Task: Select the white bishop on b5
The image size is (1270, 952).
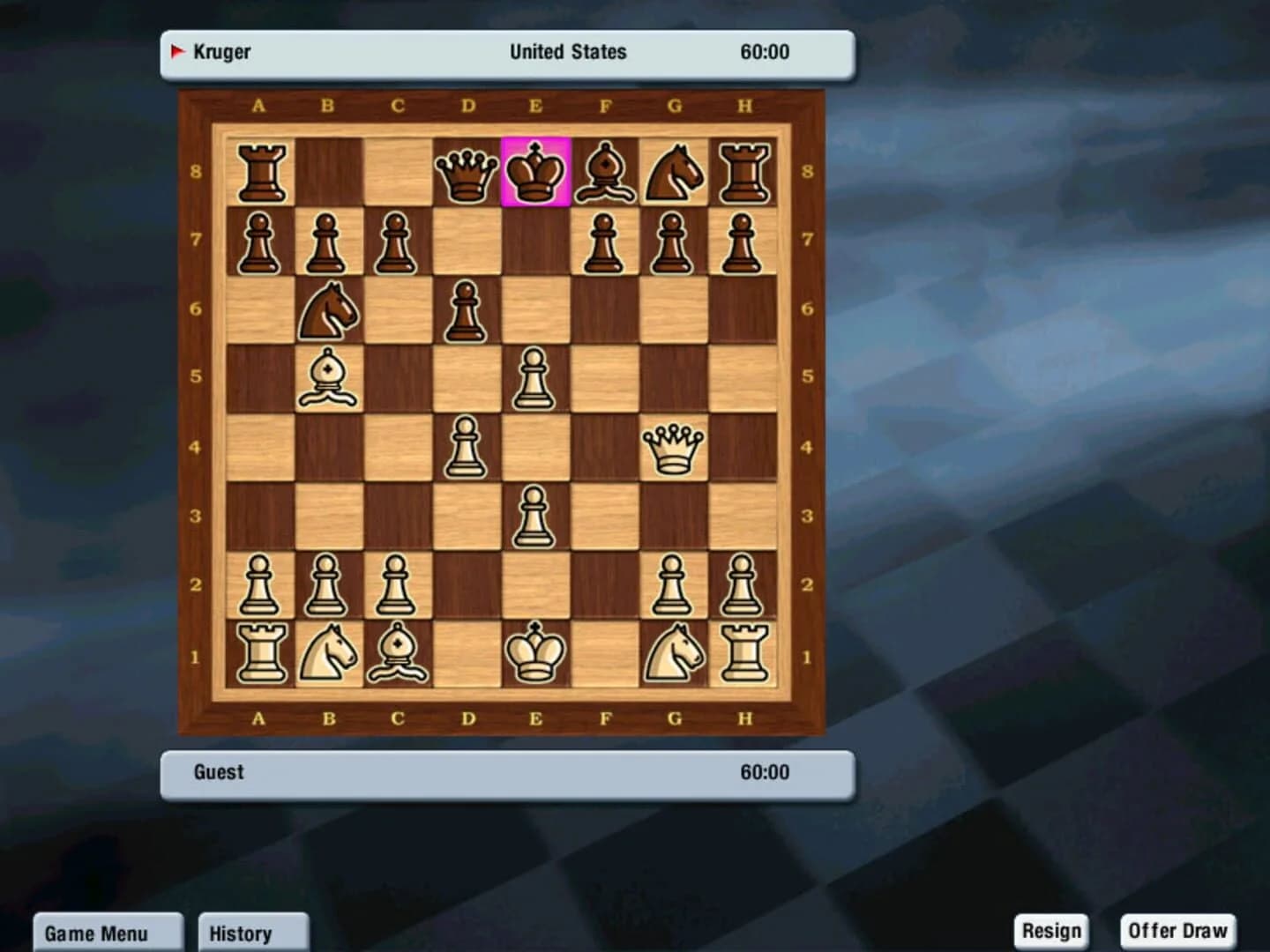Action: click(x=330, y=379)
